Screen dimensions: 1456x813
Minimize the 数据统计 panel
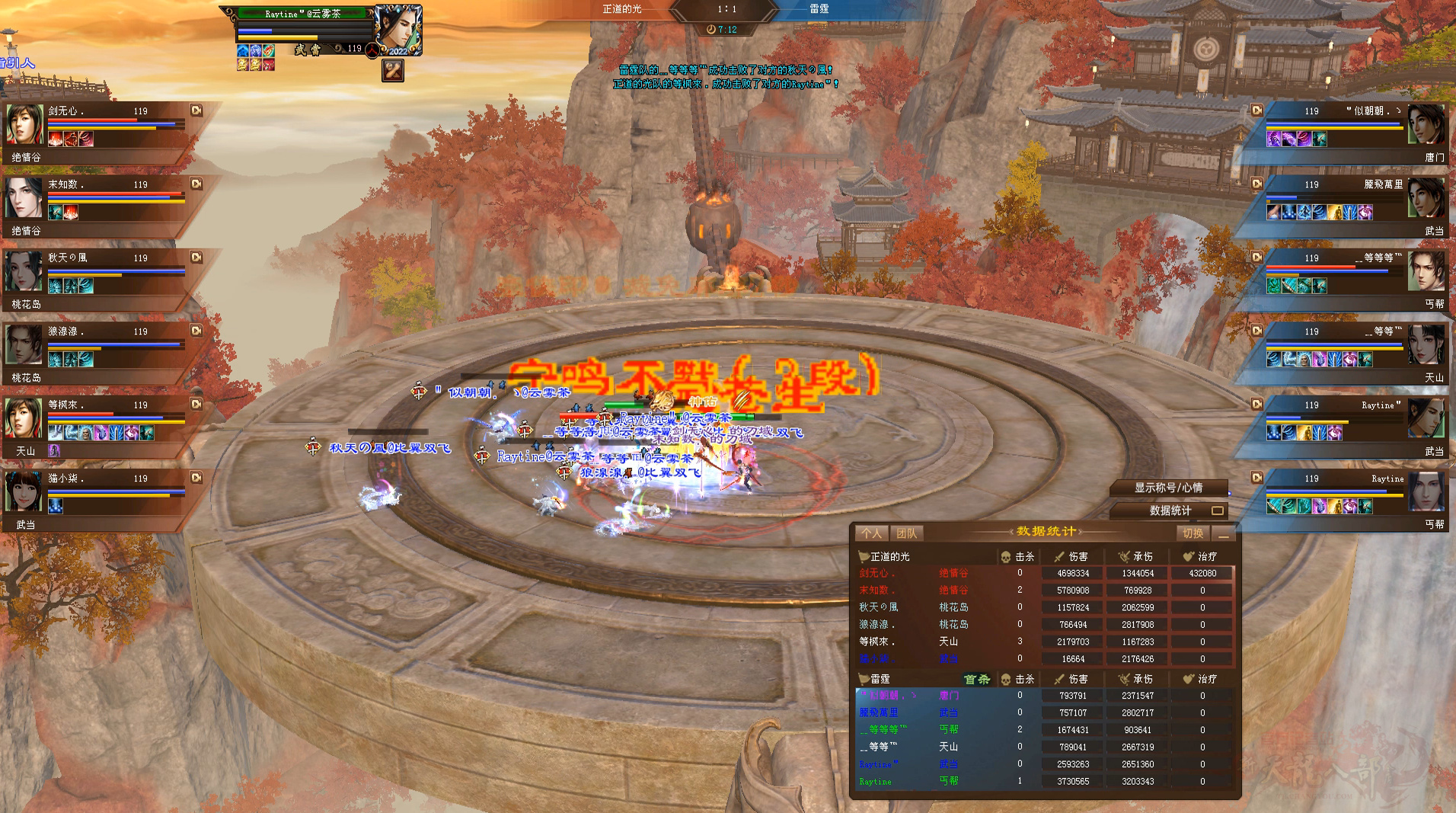tap(1223, 533)
